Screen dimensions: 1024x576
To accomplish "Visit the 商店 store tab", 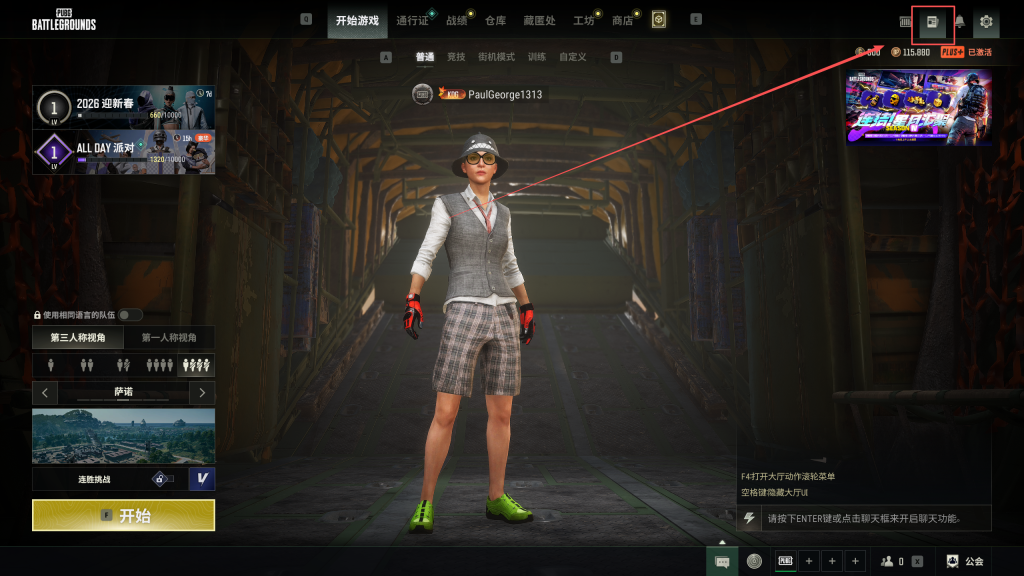I will point(622,20).
